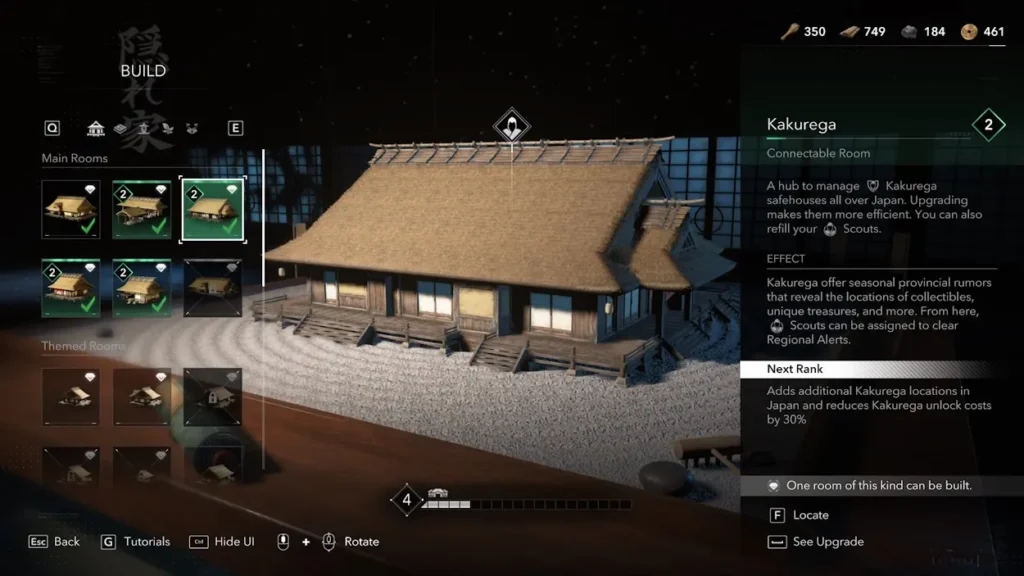Viewport: 1024px width, 576px height.
Task: See Upgrade details for Kakurega
Action: (x=816, y=542)
